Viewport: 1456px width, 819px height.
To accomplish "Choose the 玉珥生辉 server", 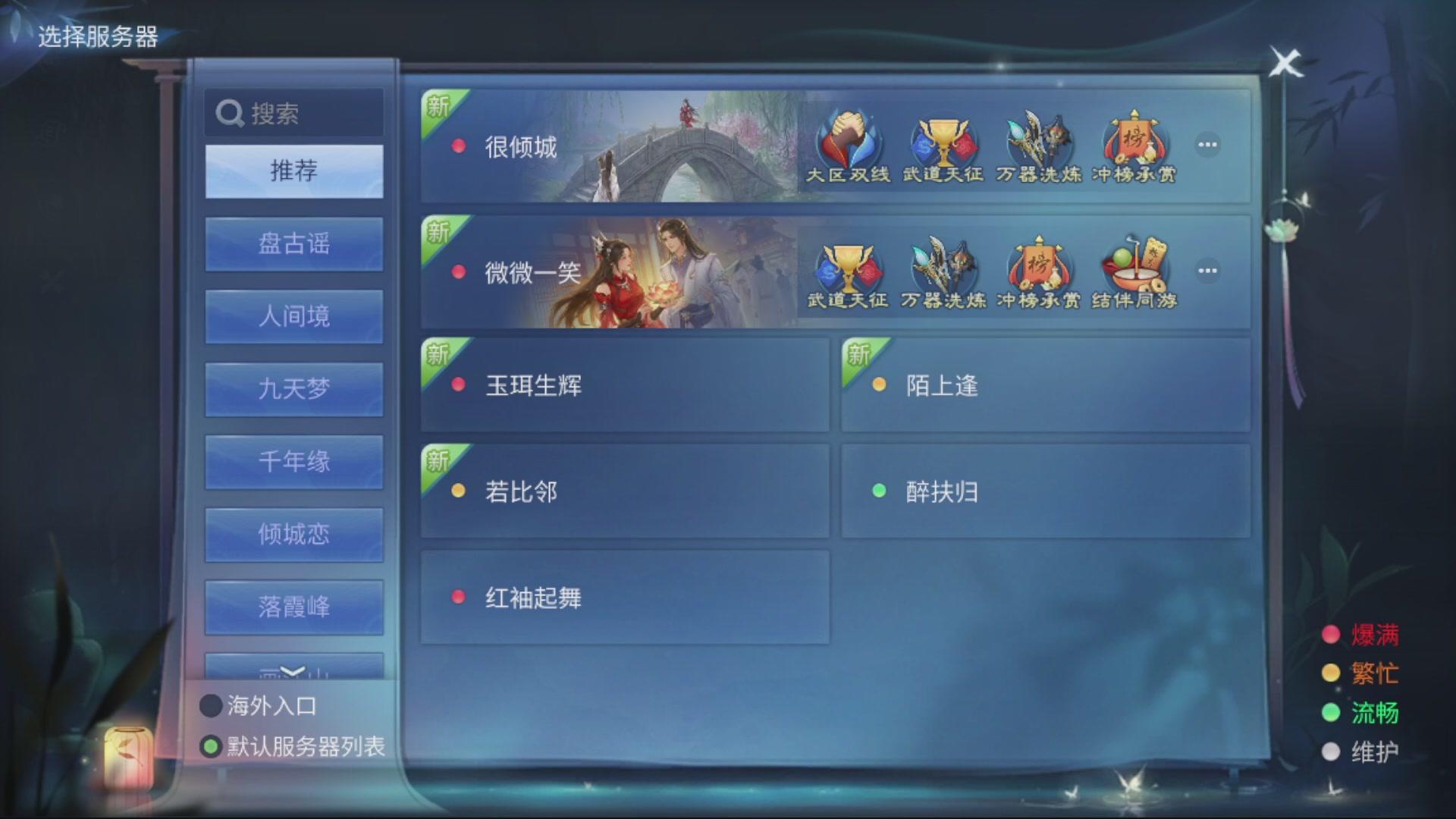I will click(x=623, y=385).
